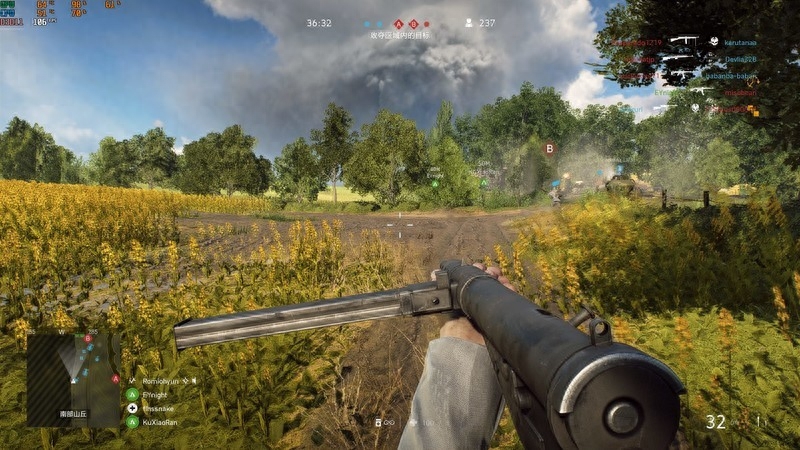Select objective B marker on the minimap

click(88, 339)
